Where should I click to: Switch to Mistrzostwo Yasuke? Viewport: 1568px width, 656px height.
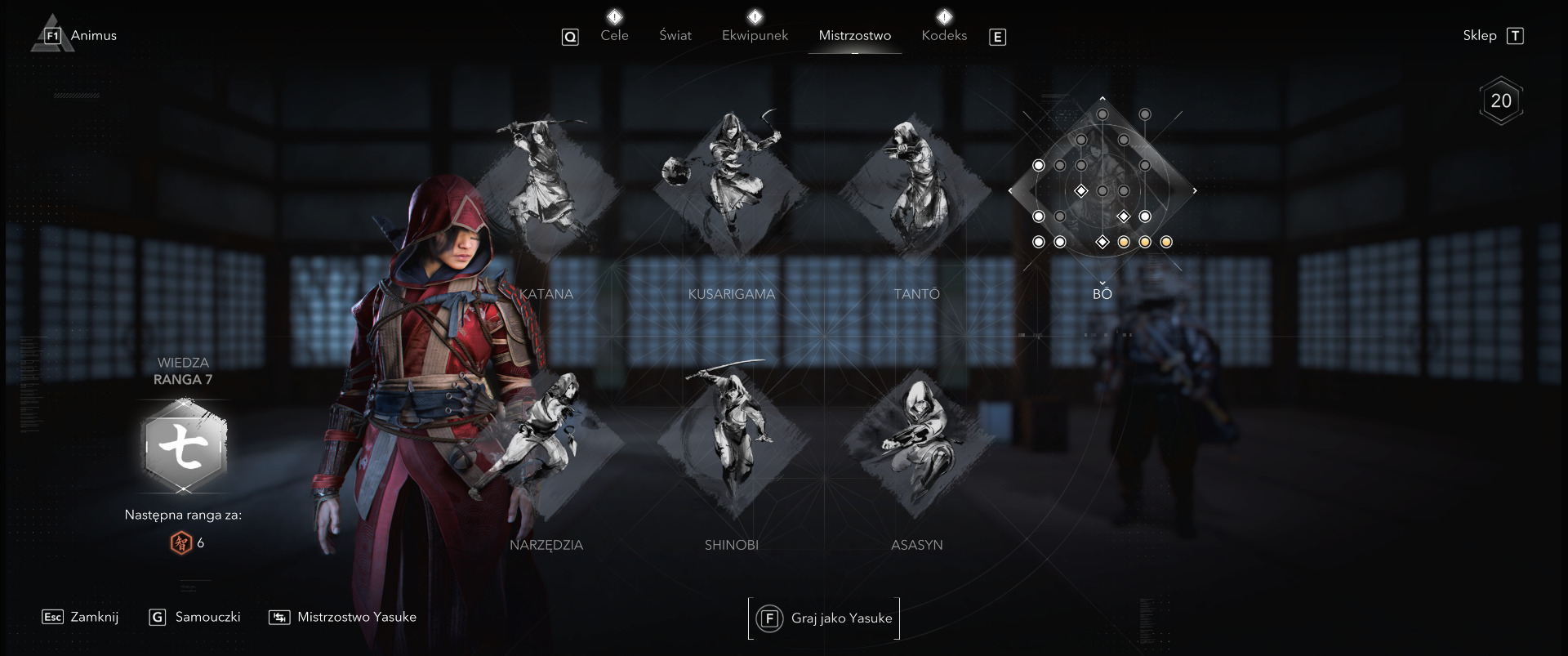pyautogui.click(x=343, y=617)
